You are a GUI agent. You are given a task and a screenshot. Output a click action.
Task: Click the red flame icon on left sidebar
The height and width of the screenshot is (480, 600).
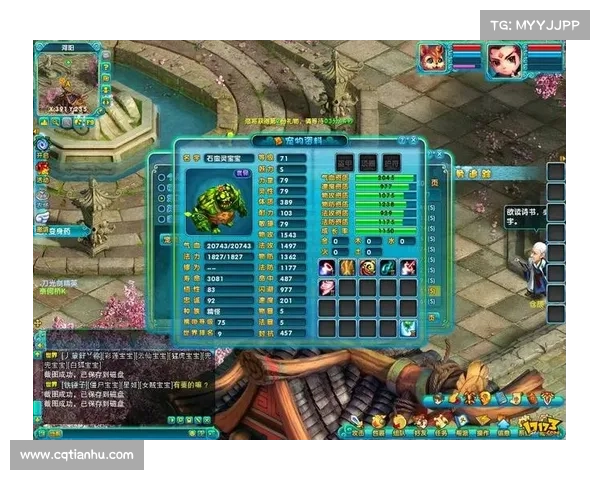42,170
